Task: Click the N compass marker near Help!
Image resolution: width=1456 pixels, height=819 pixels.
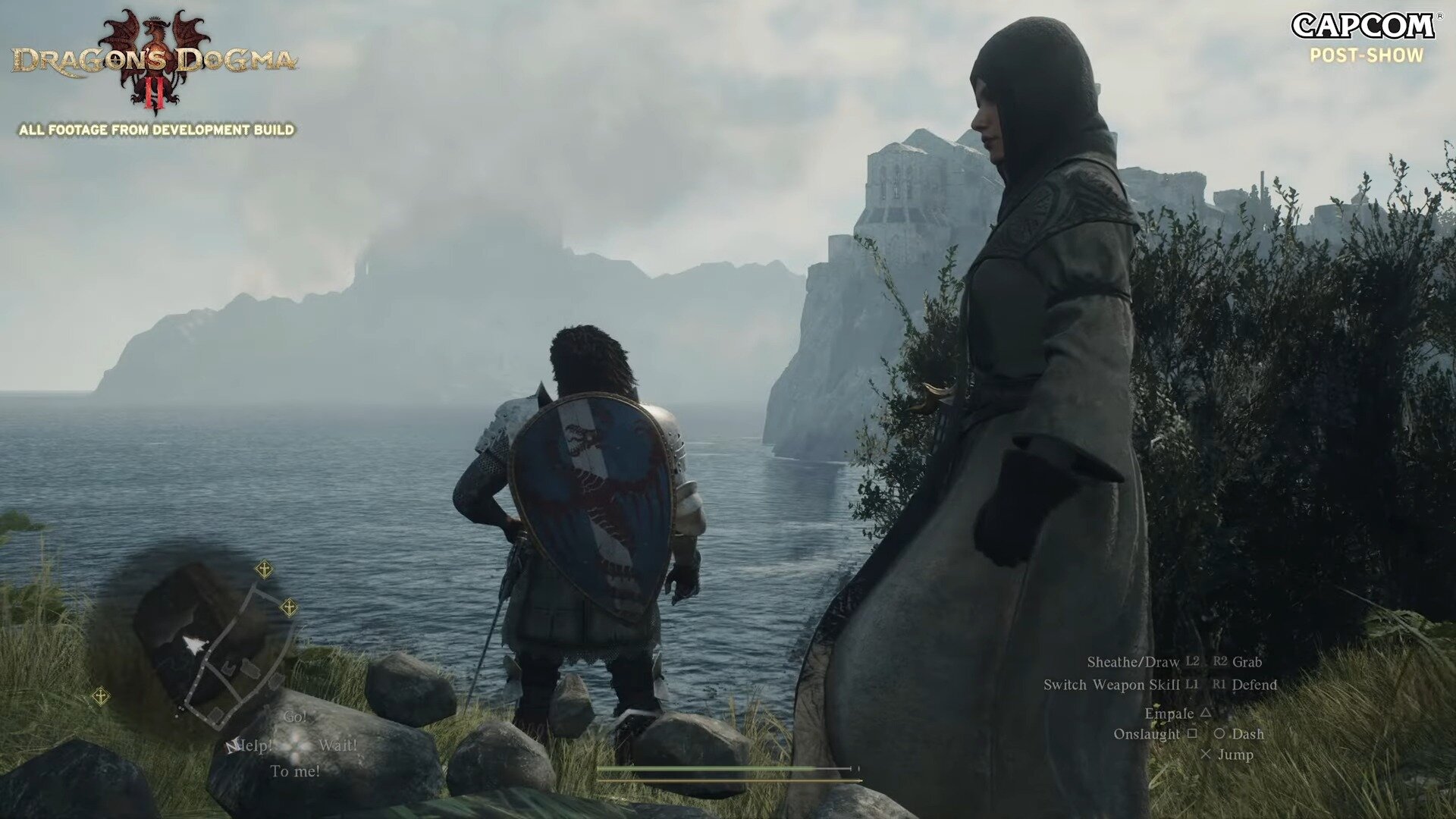Action: click(231, 745)
